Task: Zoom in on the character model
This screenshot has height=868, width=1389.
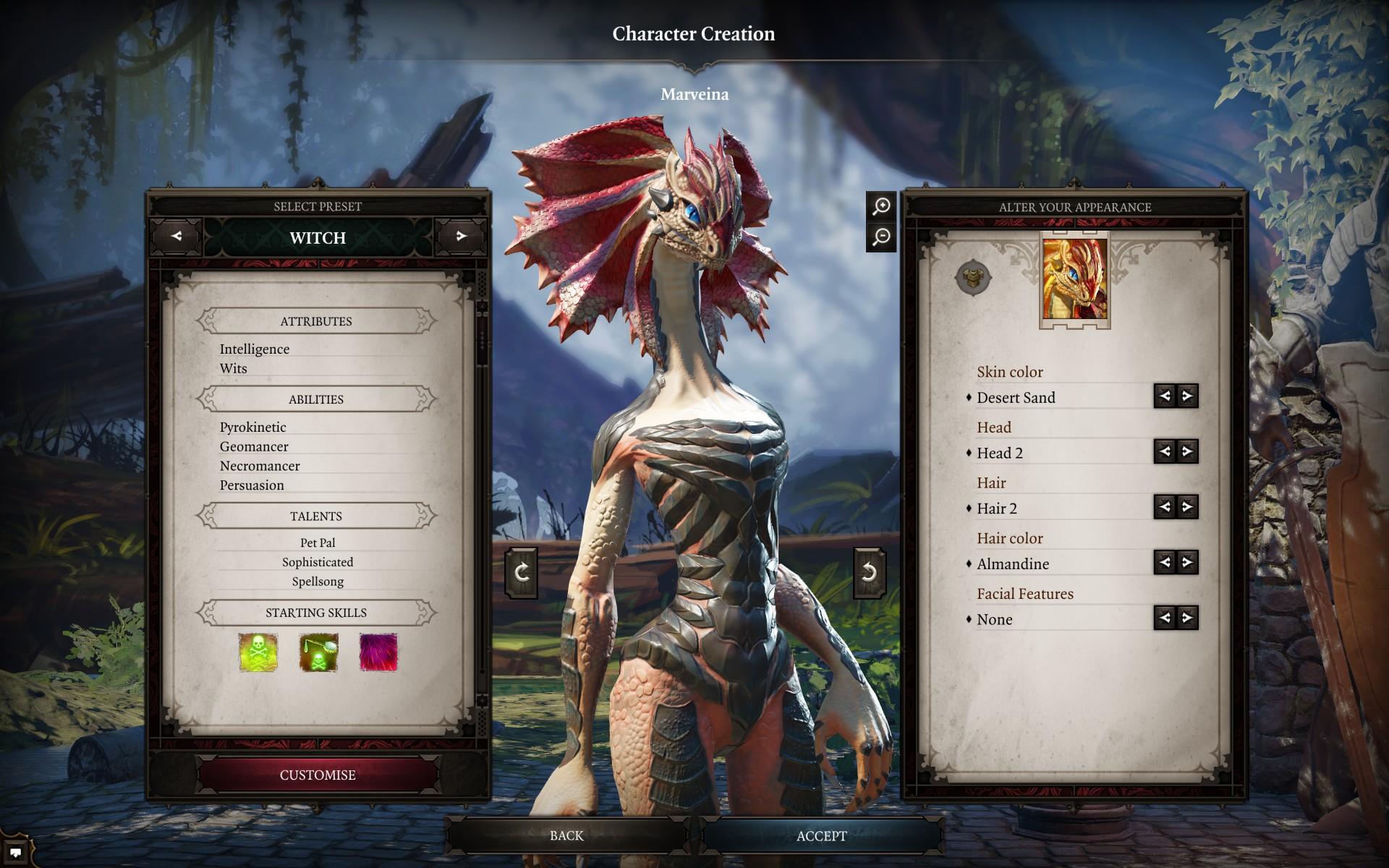Action: coord(881,207)
